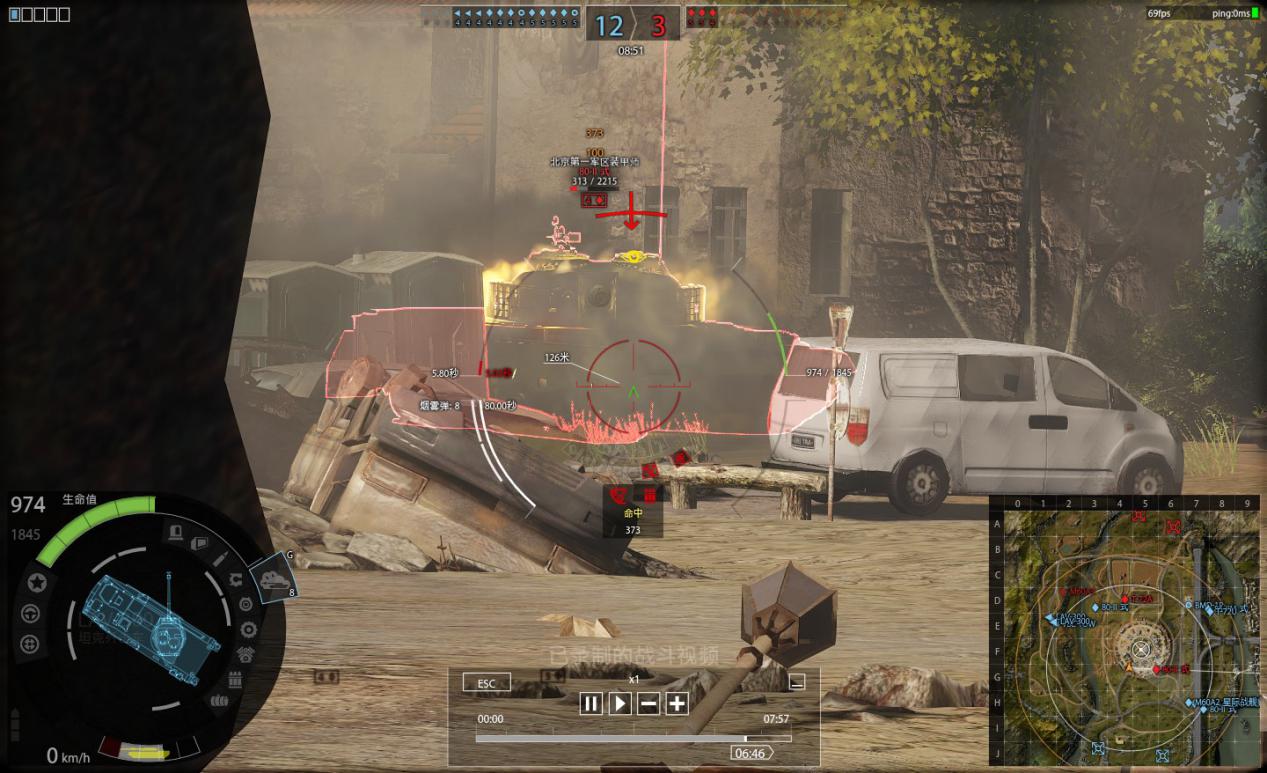Click the steering wheel icon on HUD
1267x773 pixels.
point(31,613)
